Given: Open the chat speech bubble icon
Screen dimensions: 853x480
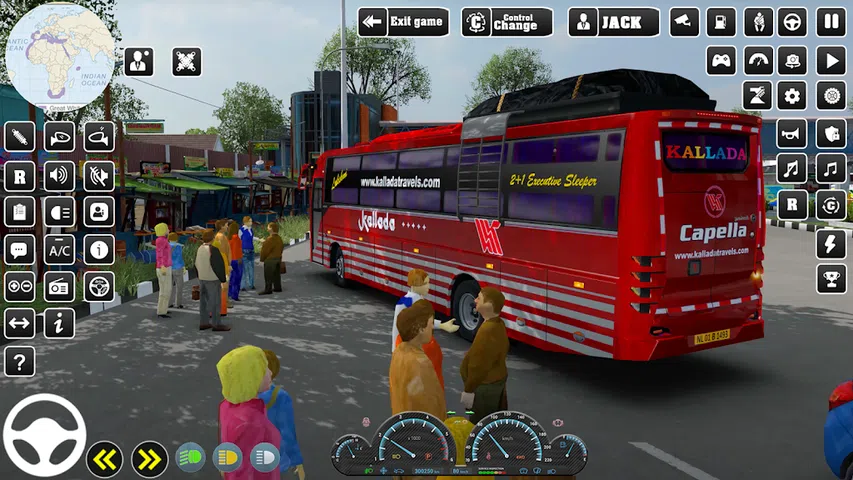Looking at the screenshot, I should (x=19, y=250).
